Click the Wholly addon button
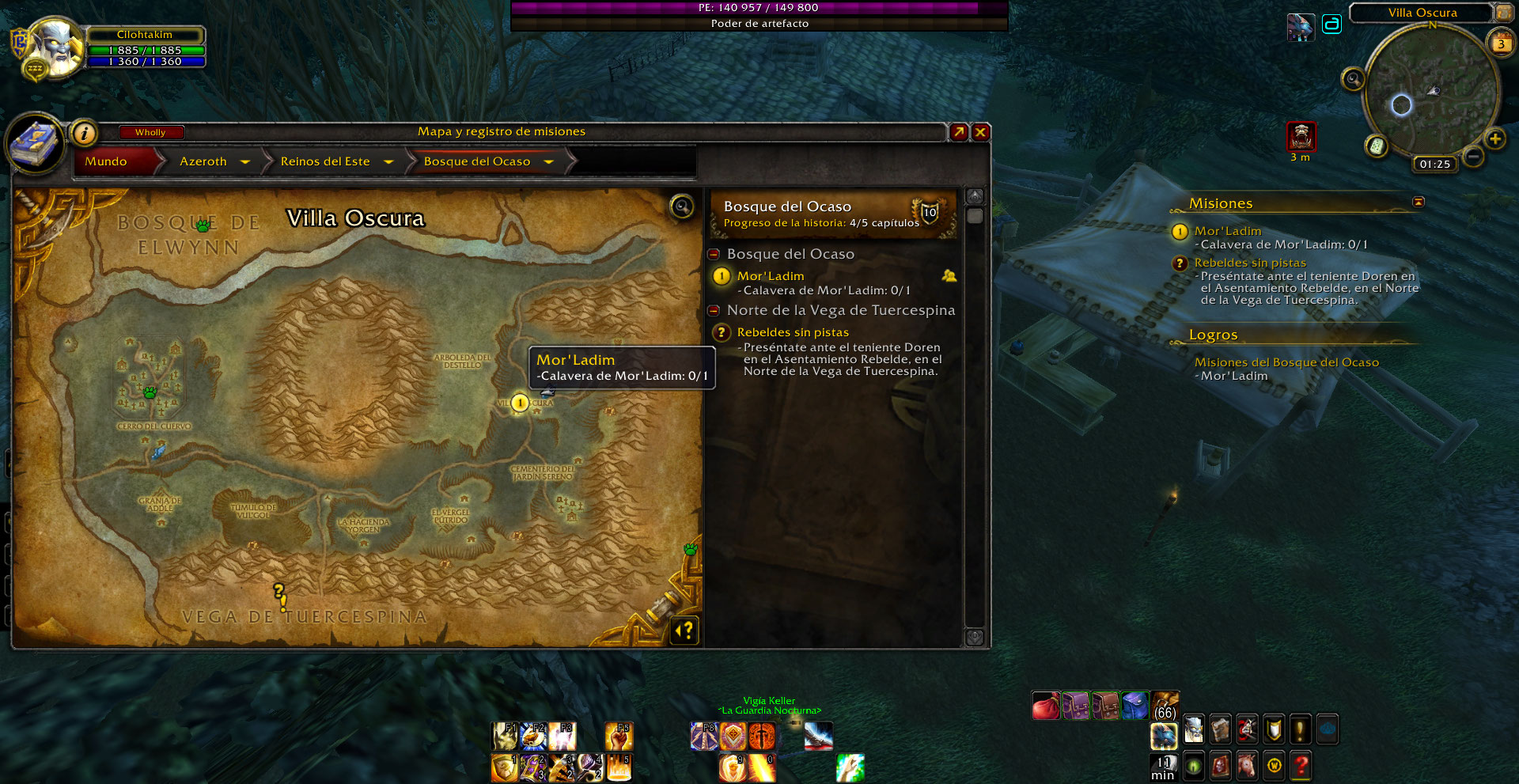This screenshot has height=784, width=1519. click(x=150, y=132)
